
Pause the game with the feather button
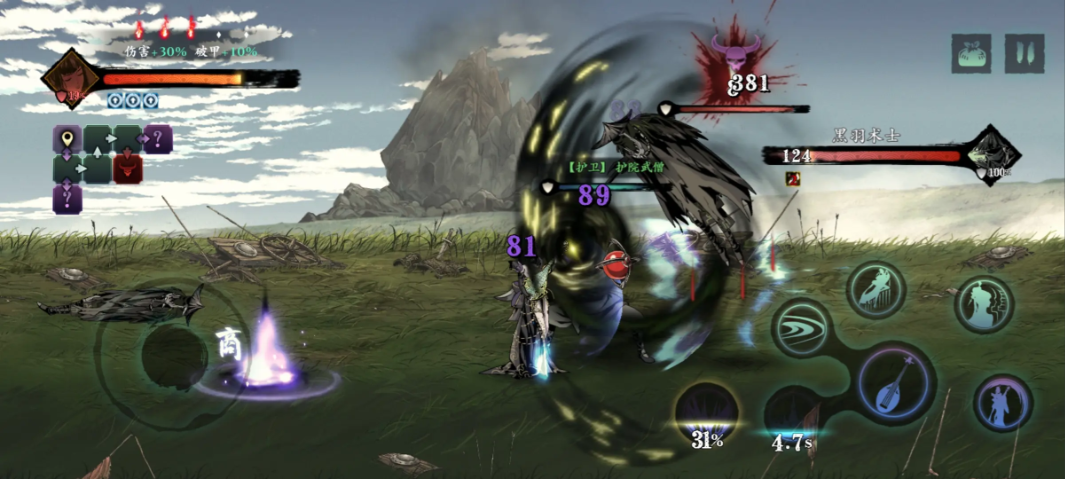[x=1024, y=54]
